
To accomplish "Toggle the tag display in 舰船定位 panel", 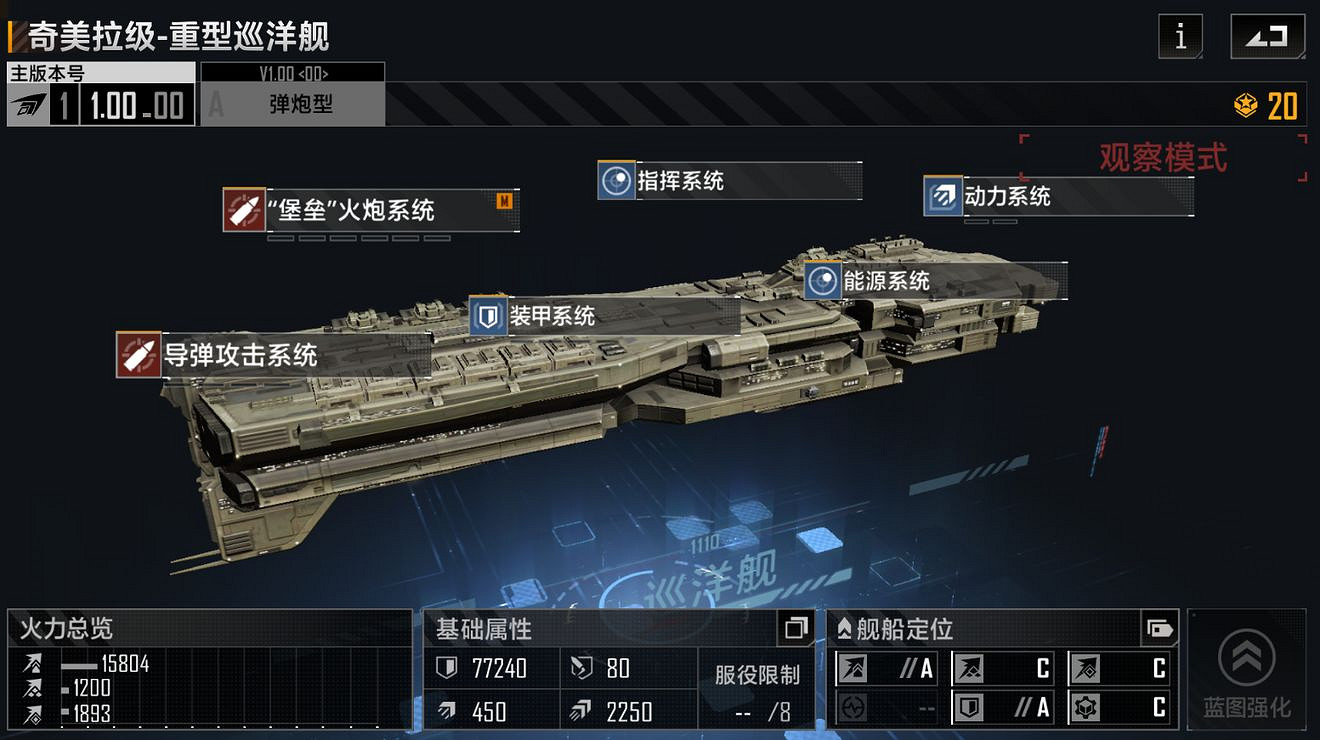I will pos(1158,626).
